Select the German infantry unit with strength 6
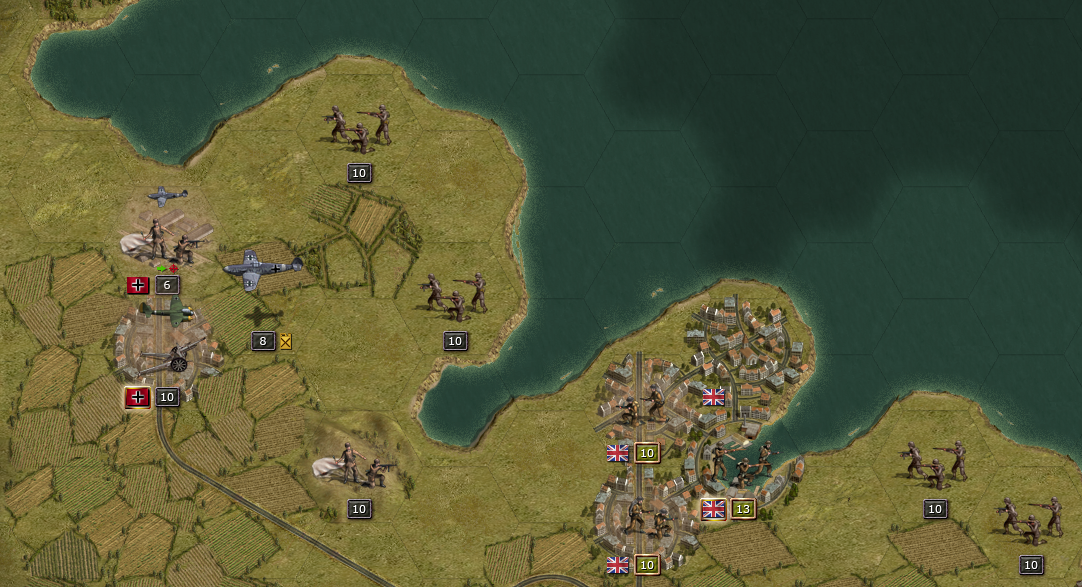Image resolution: width=1082 pixels, height=587 pixels. coord(171,241)
